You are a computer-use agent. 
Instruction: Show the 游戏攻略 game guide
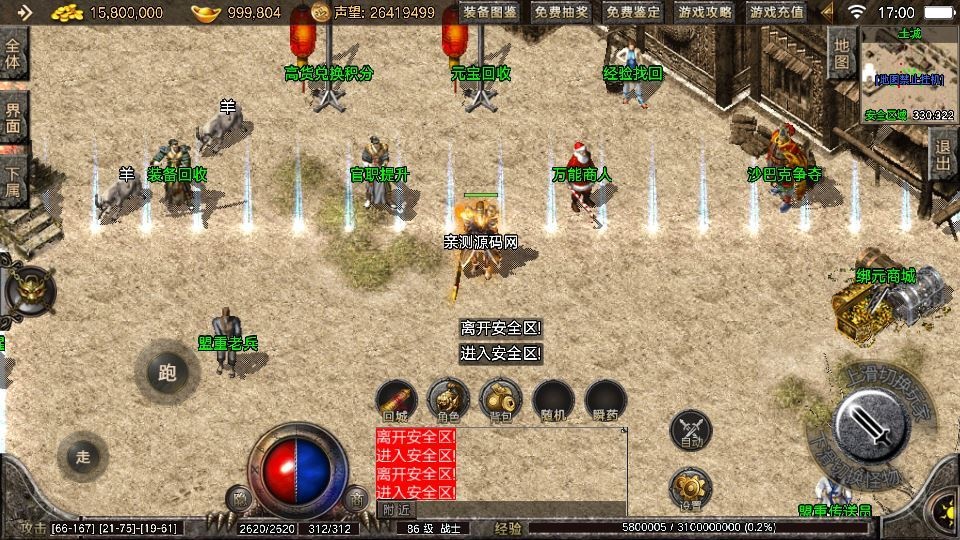(x=705, y=13)
